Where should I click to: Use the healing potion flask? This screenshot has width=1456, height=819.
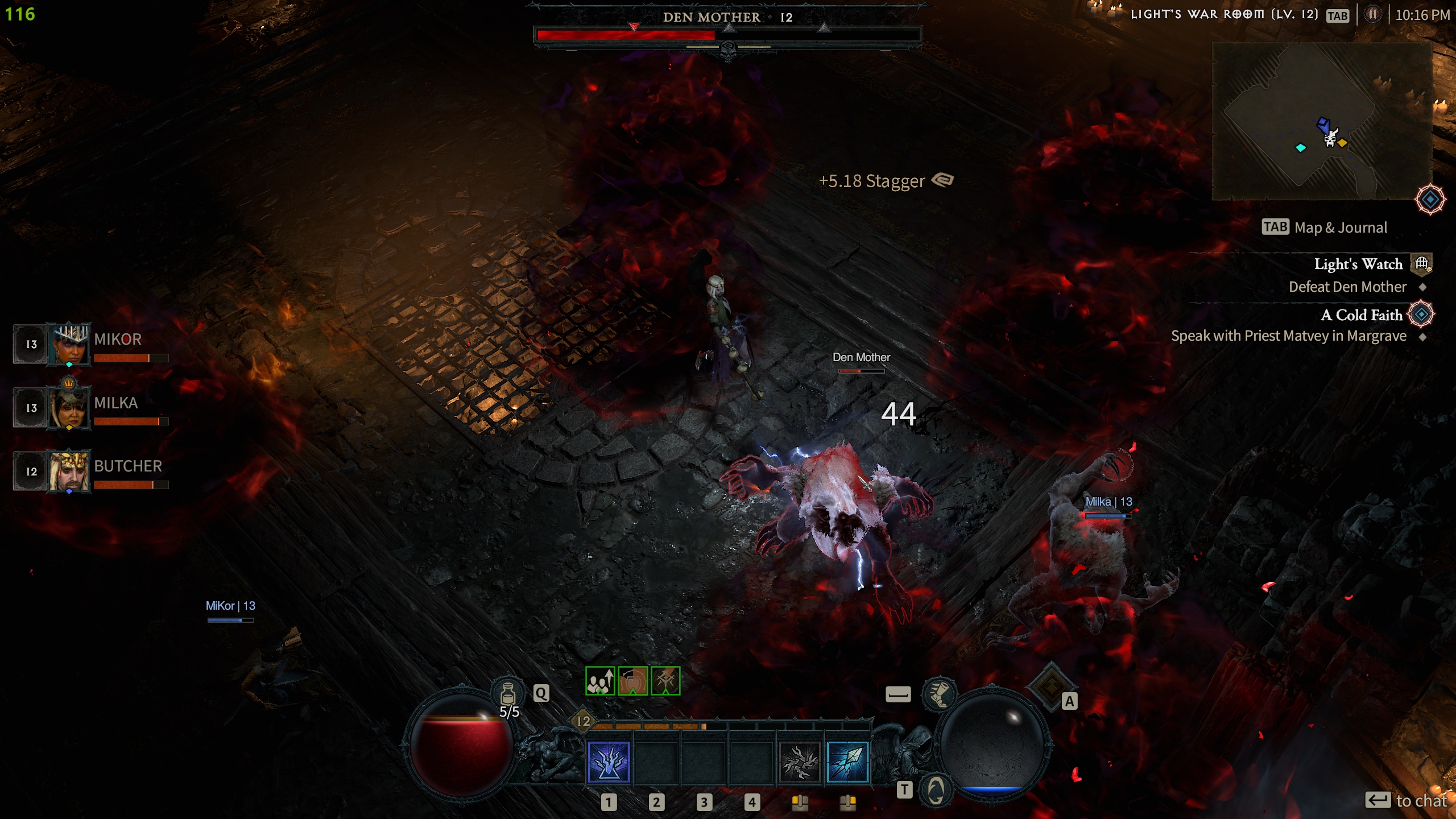pyautogui.click(x=507, y=693)
